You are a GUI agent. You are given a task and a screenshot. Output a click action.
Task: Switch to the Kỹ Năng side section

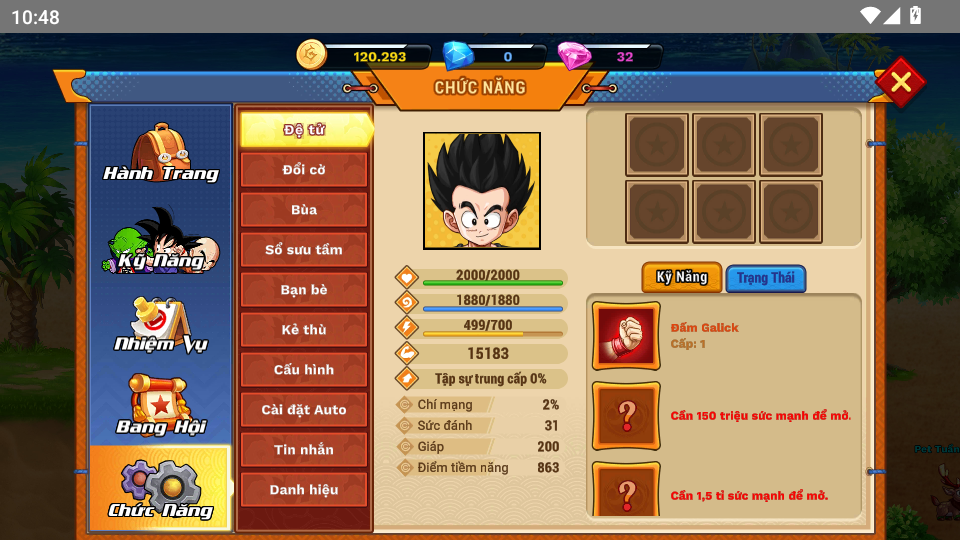(x=160, y=241)
